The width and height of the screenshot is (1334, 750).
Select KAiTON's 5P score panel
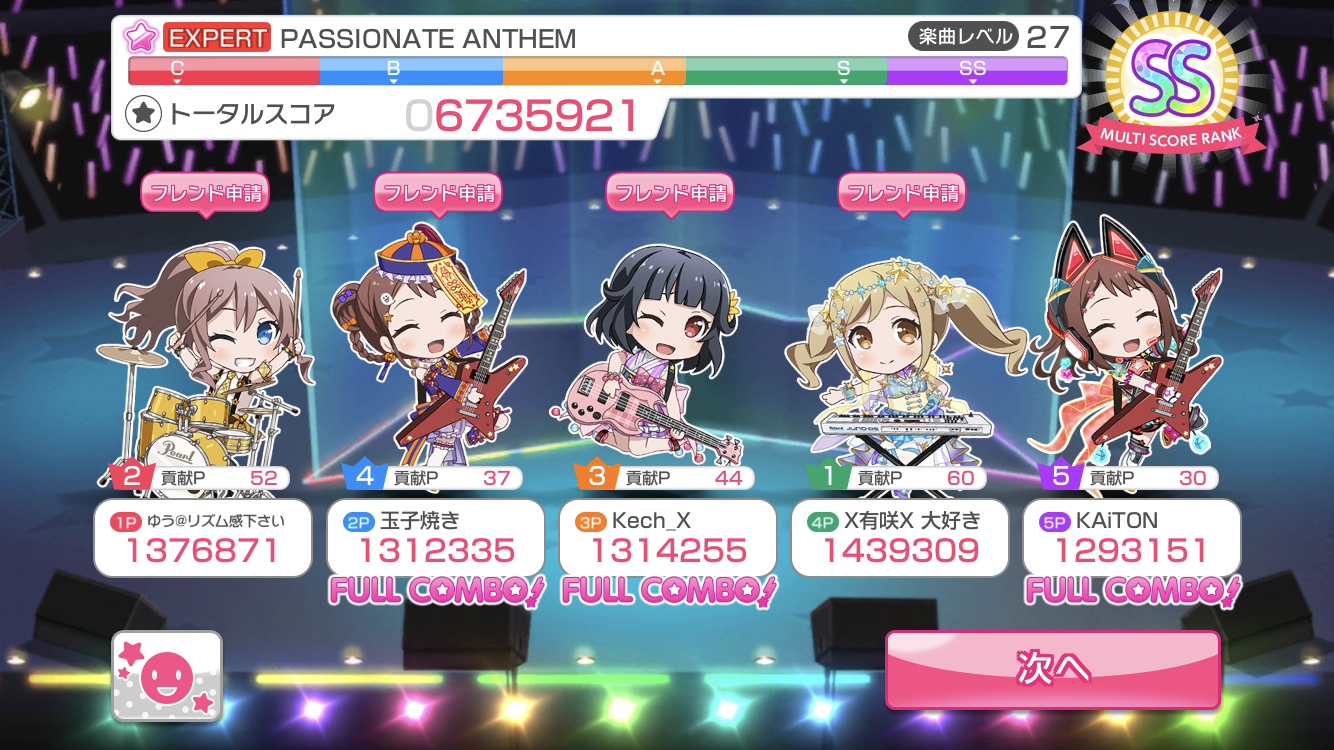coord(1131,539)
